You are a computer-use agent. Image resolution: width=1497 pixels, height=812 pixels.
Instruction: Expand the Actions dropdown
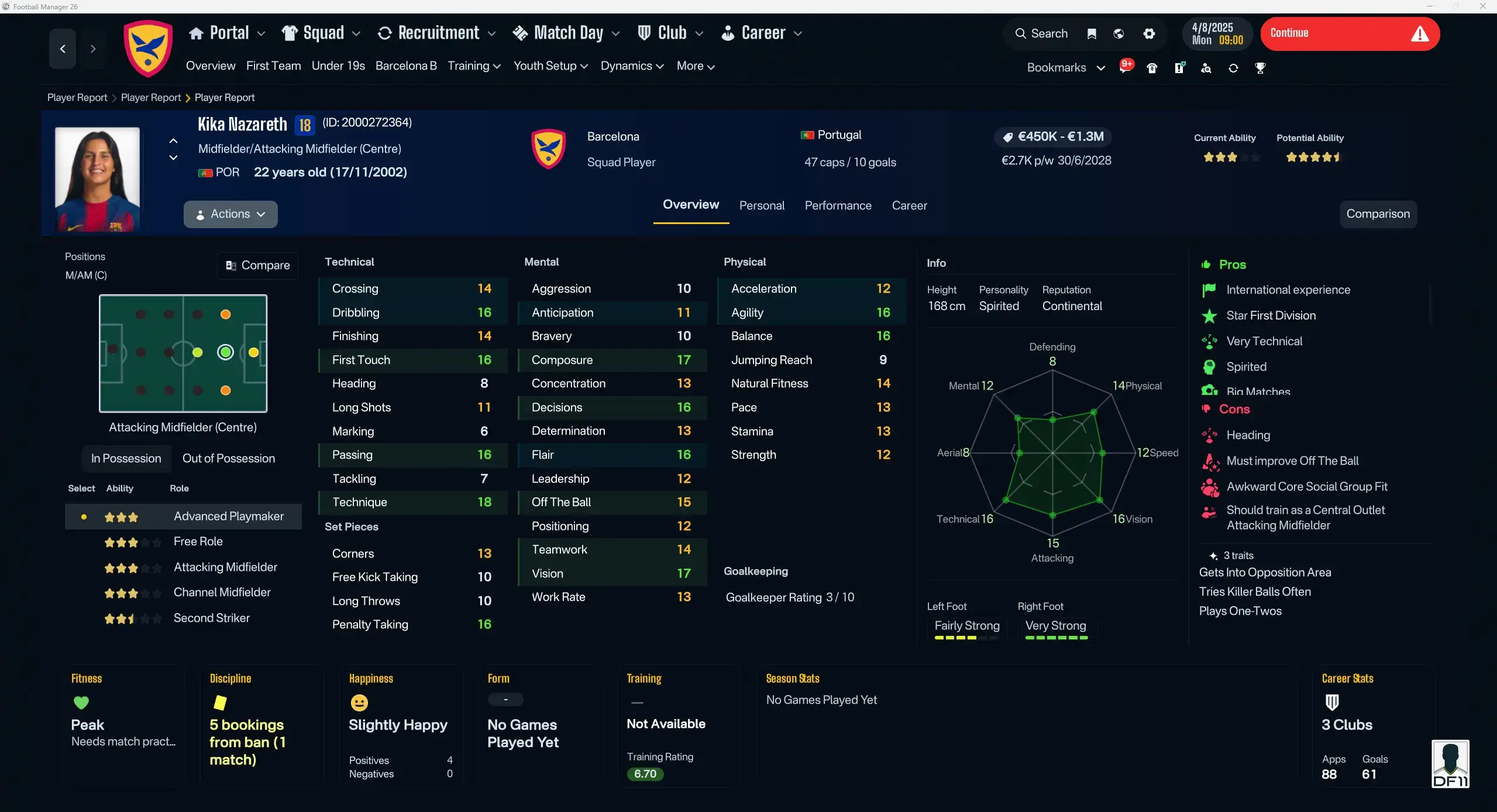[x=230, y=214]
